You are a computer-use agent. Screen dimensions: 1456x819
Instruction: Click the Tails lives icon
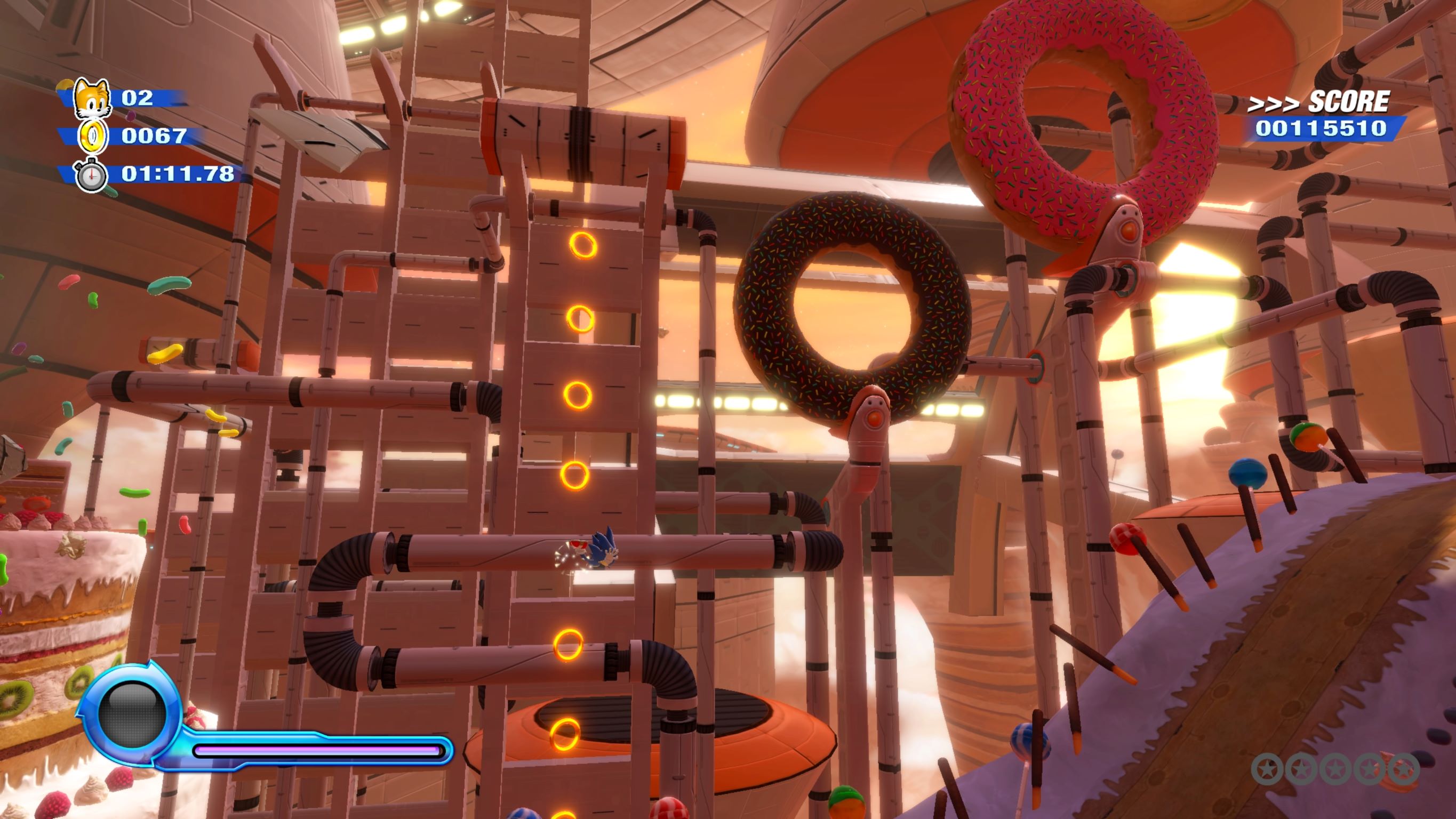click(x=92, y=97)
